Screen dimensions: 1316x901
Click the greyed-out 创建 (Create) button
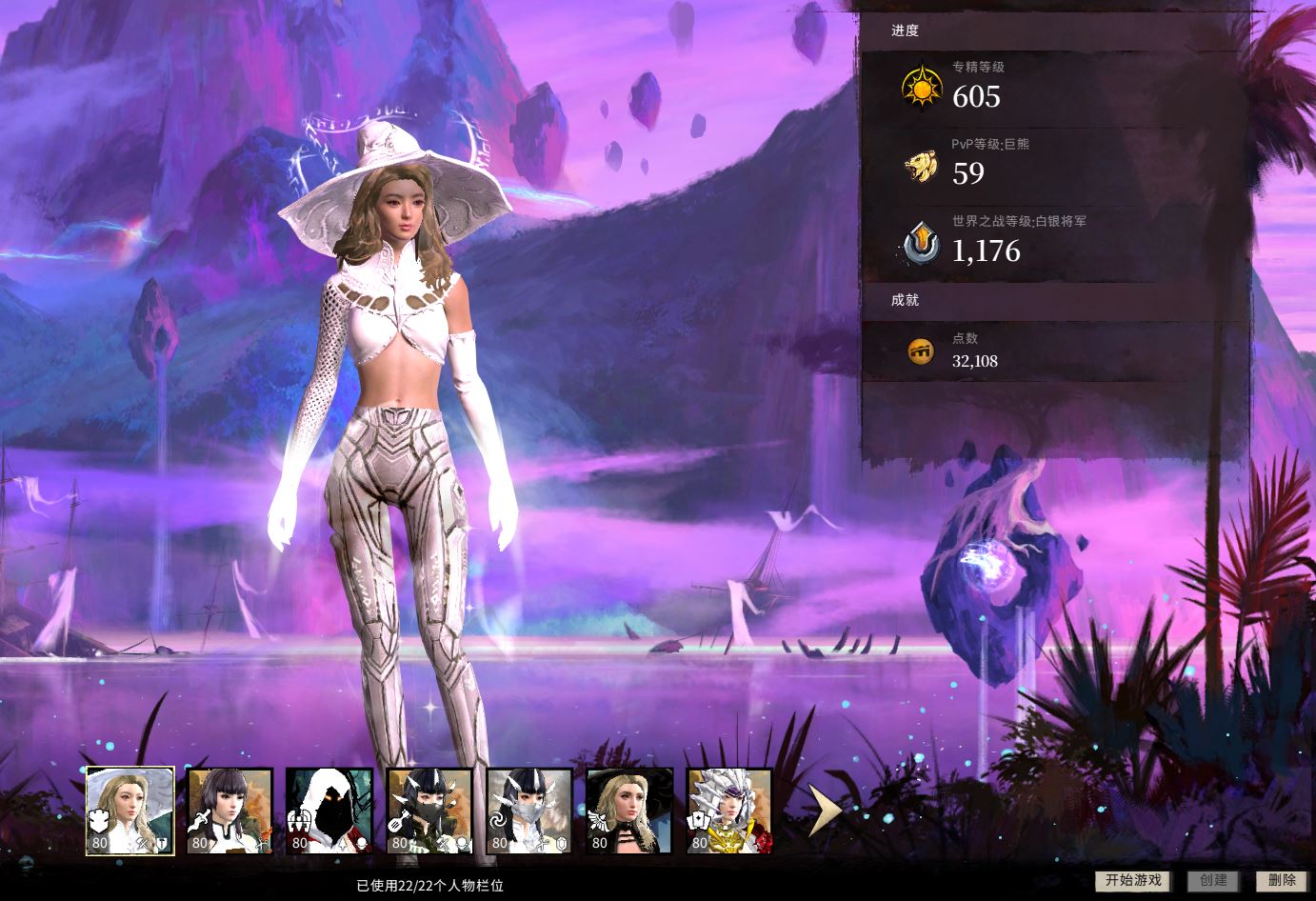[1213, 880]
